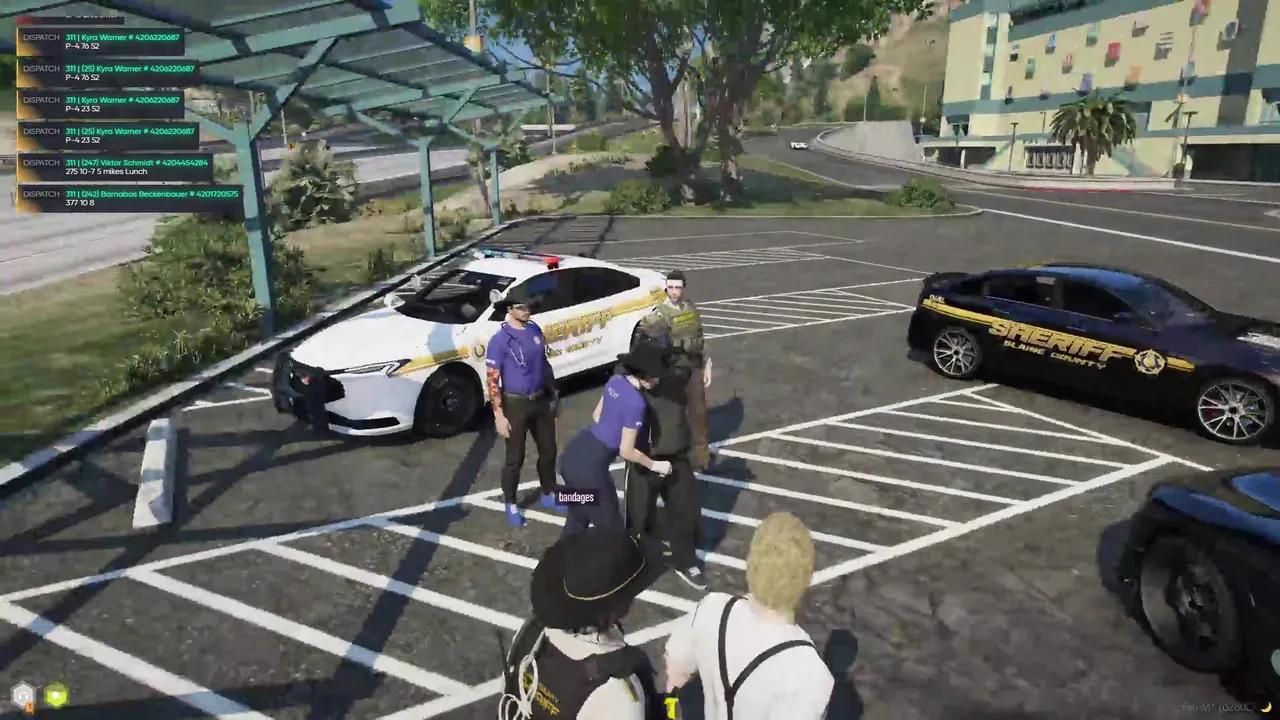Click the floating bandages label above the medic
The width and height of the screenshot is (1280, 720).
(x=577, y=497)
